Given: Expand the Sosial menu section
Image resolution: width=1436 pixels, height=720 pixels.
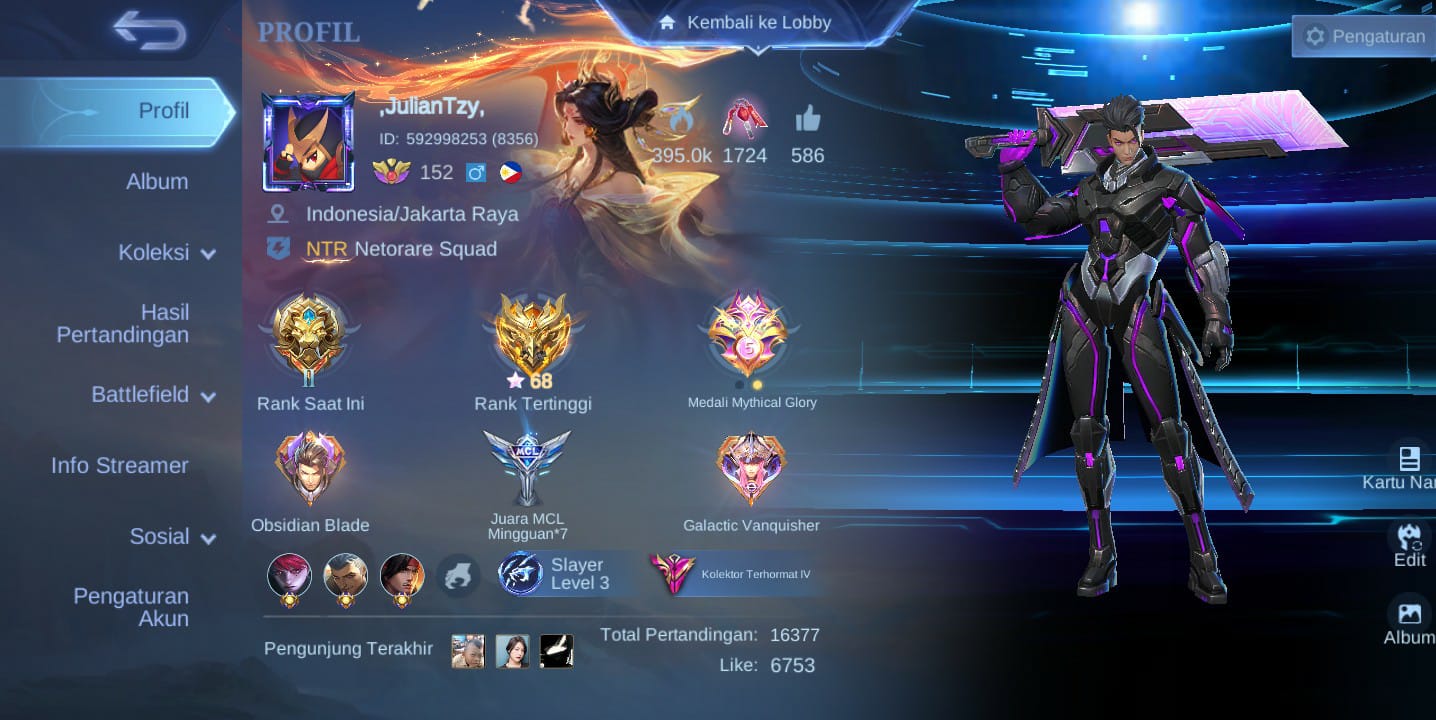Looking at the screenshot, I should [x=172, y=537].
